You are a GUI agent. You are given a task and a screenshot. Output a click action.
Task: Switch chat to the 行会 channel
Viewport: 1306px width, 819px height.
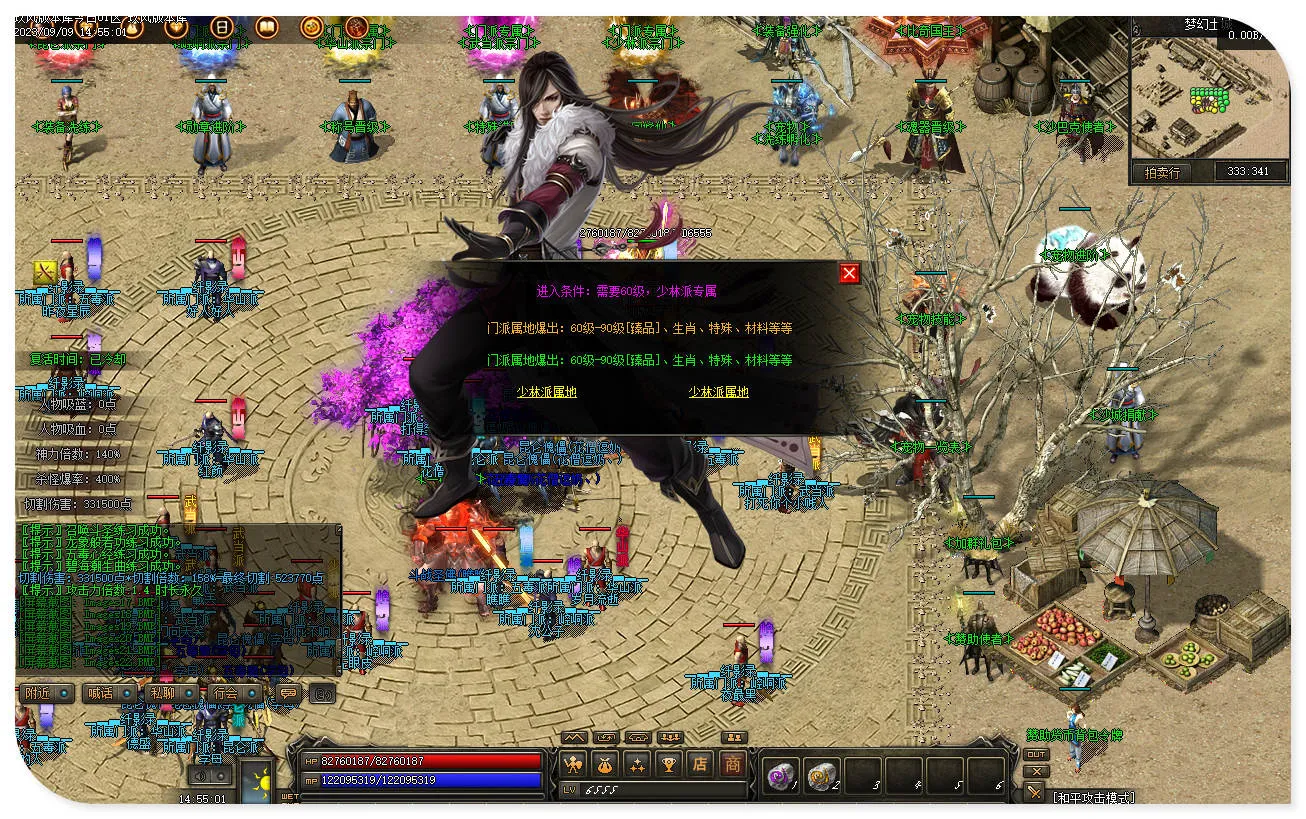[232, 693]
